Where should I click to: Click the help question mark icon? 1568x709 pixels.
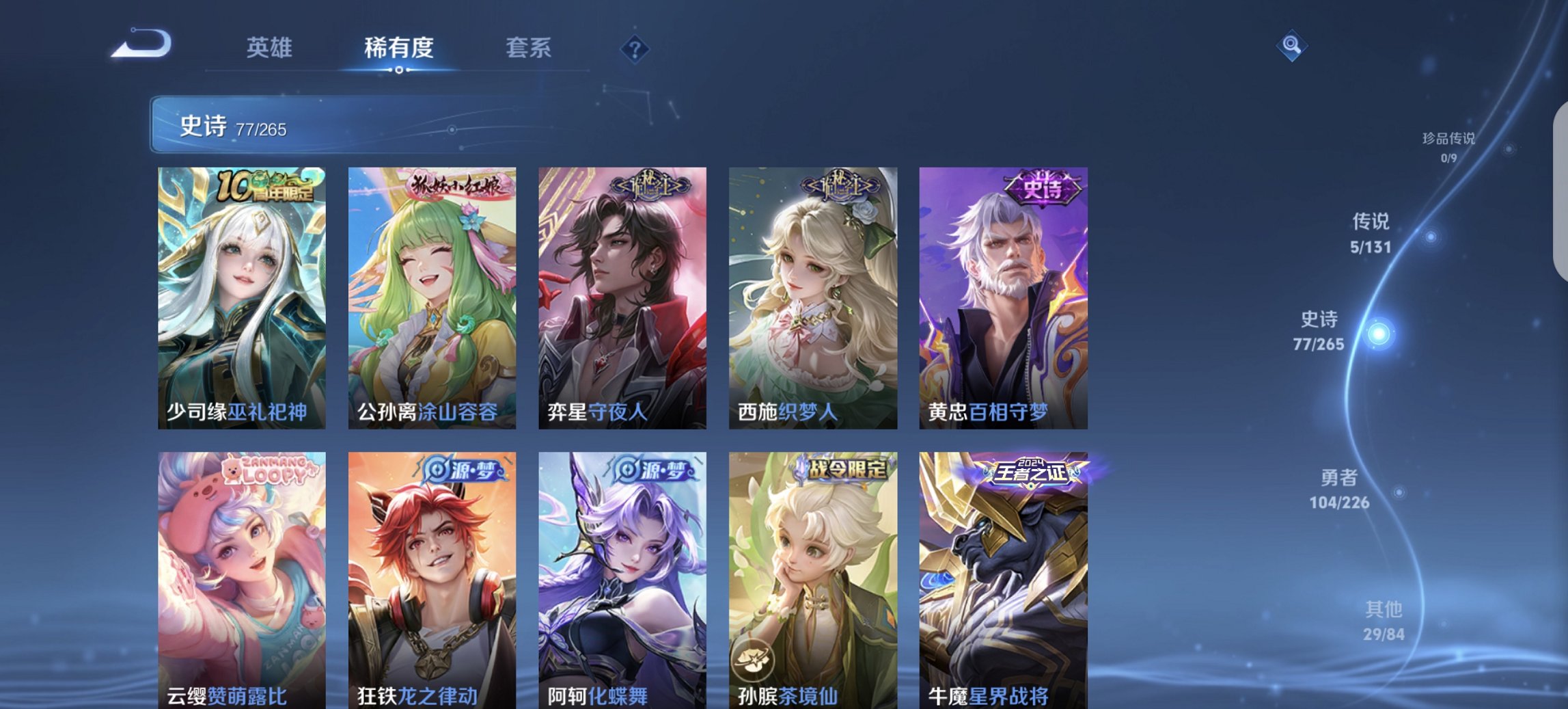pos(635,48)
